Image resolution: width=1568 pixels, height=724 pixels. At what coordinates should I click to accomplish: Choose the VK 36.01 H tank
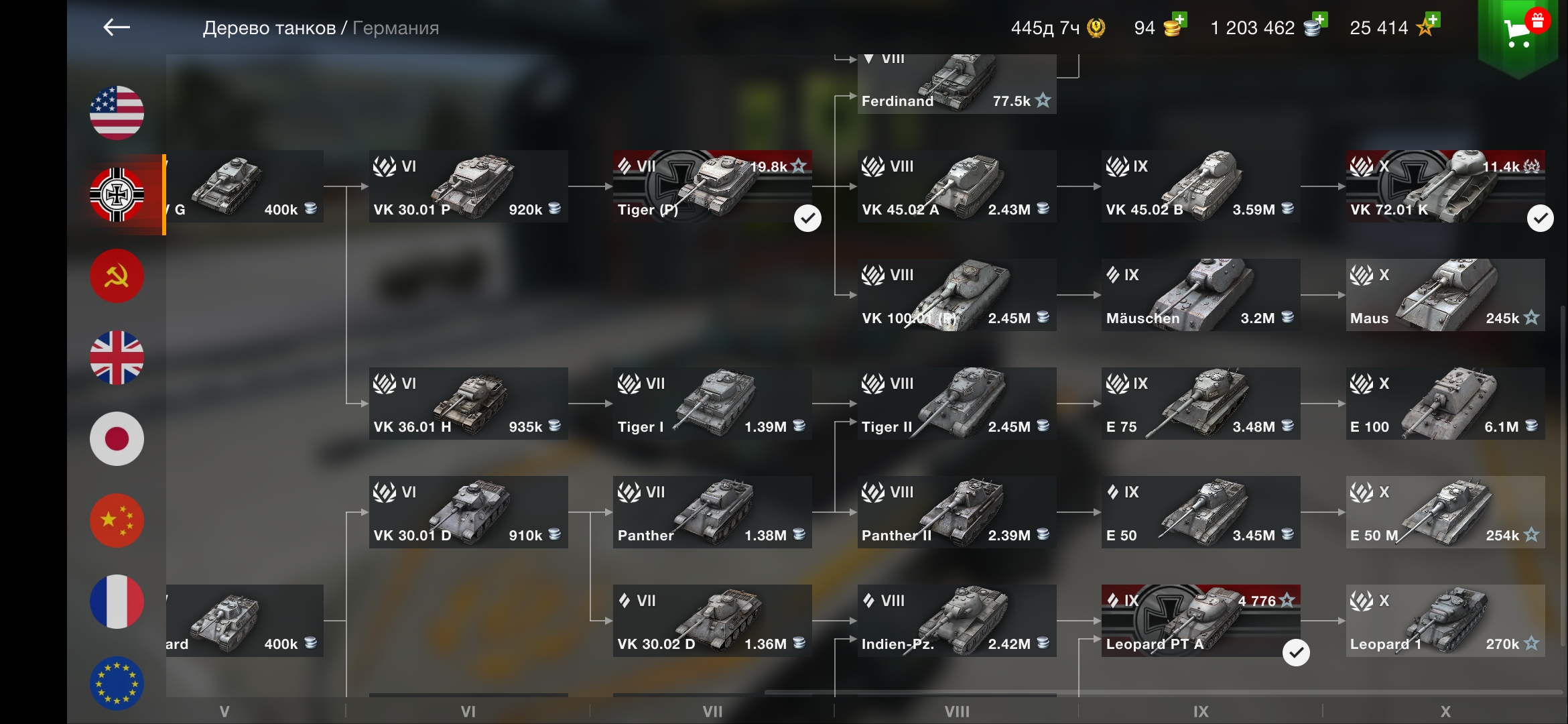468,404
